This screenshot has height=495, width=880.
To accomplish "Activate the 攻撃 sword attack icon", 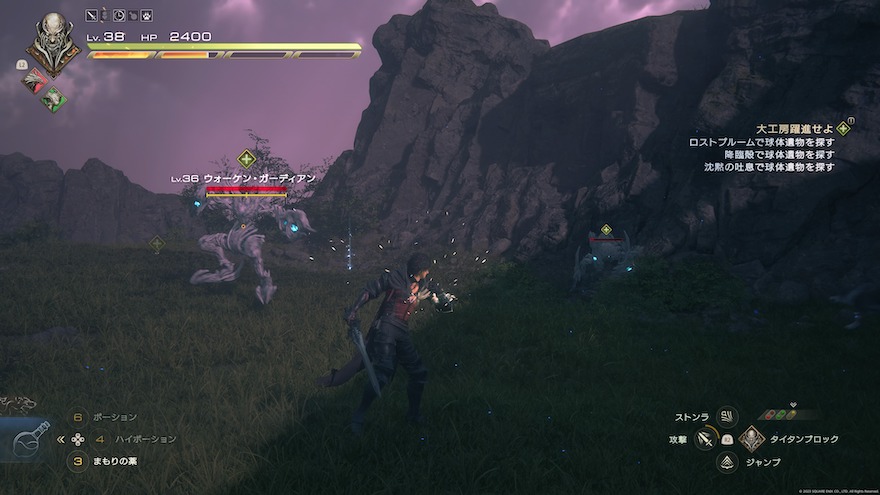I will pos(706,439).
